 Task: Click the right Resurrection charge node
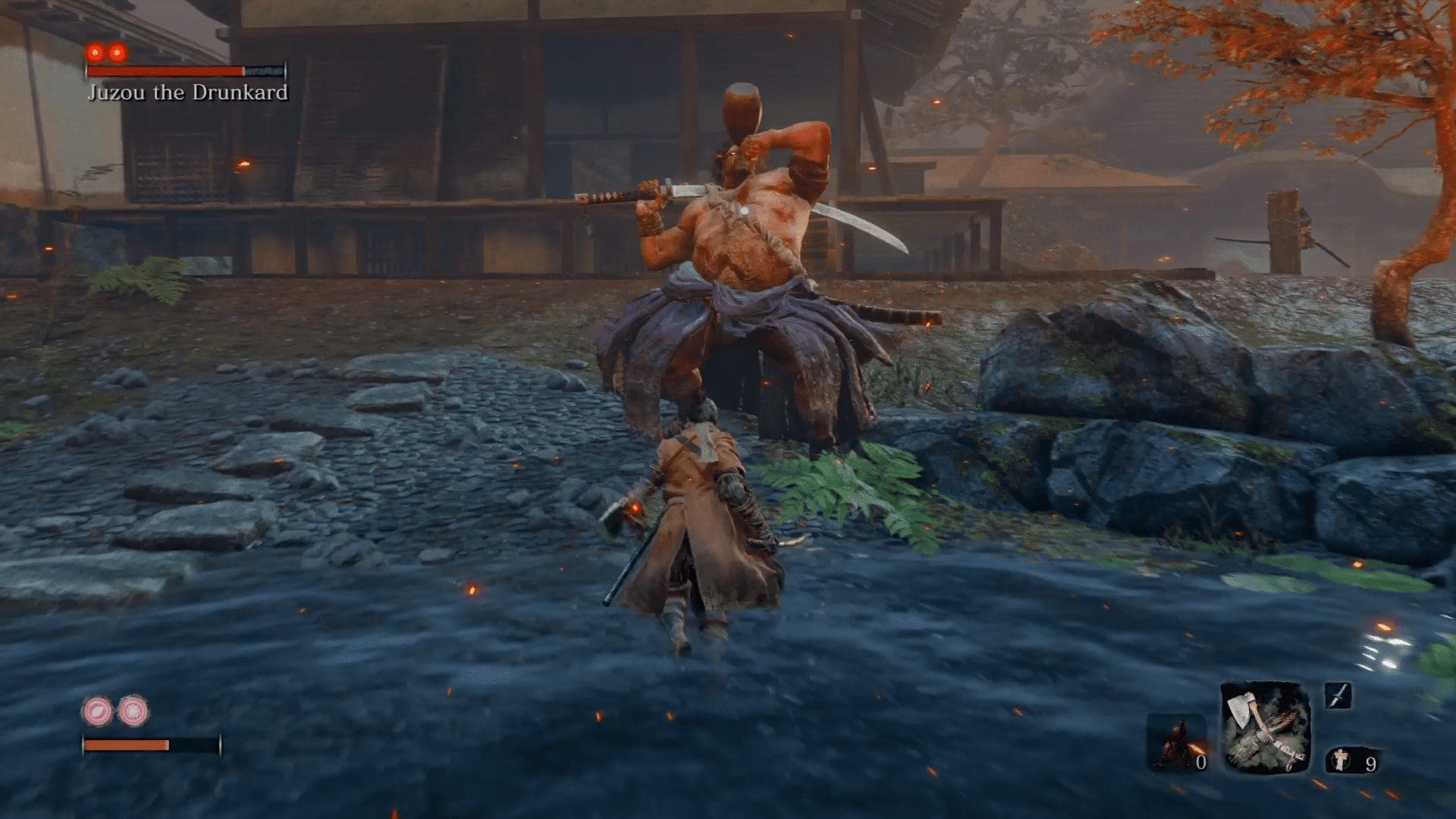(x=133, y=712)
